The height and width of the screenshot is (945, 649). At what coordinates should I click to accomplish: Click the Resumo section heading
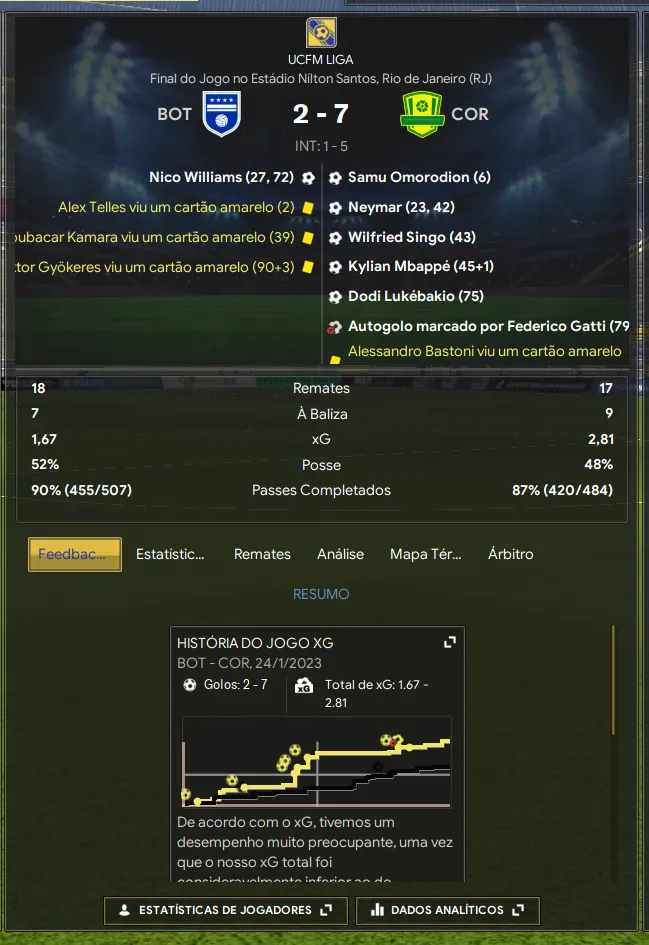pos(321,594)
